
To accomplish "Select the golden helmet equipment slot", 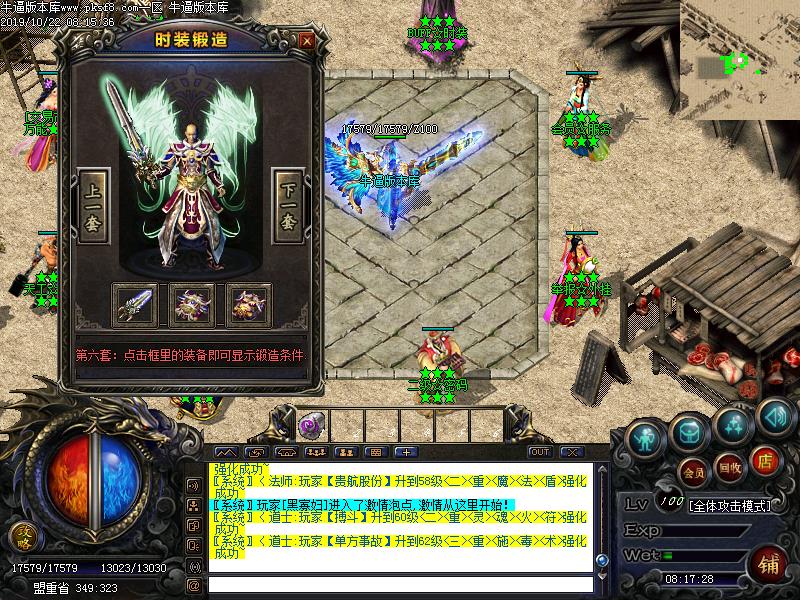I will (248, 302).
